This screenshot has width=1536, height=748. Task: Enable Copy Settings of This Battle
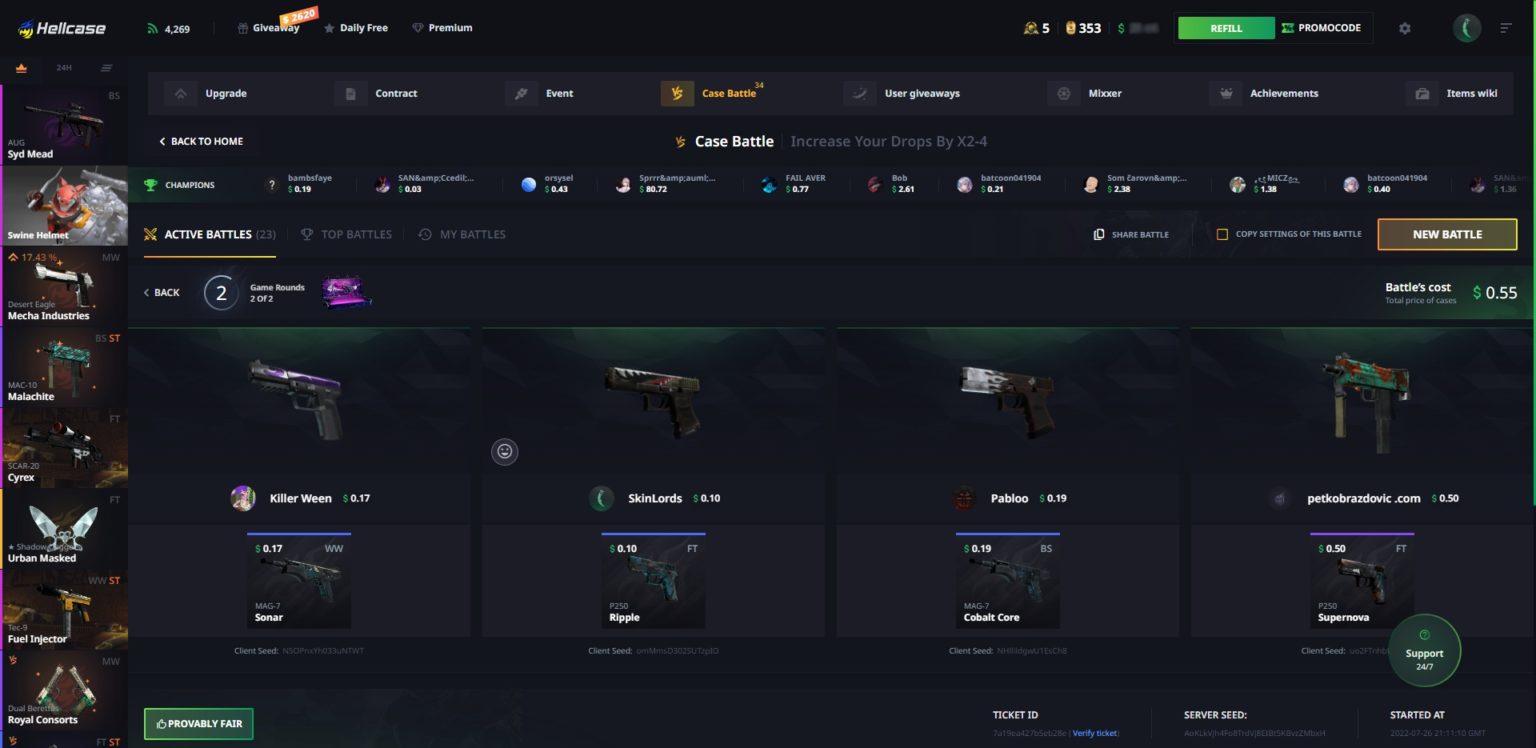[1221, 234]
